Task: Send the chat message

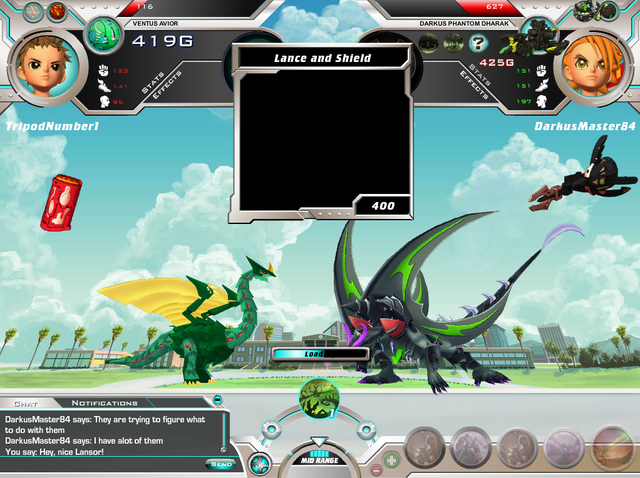Action: click(x=220, y=463)
